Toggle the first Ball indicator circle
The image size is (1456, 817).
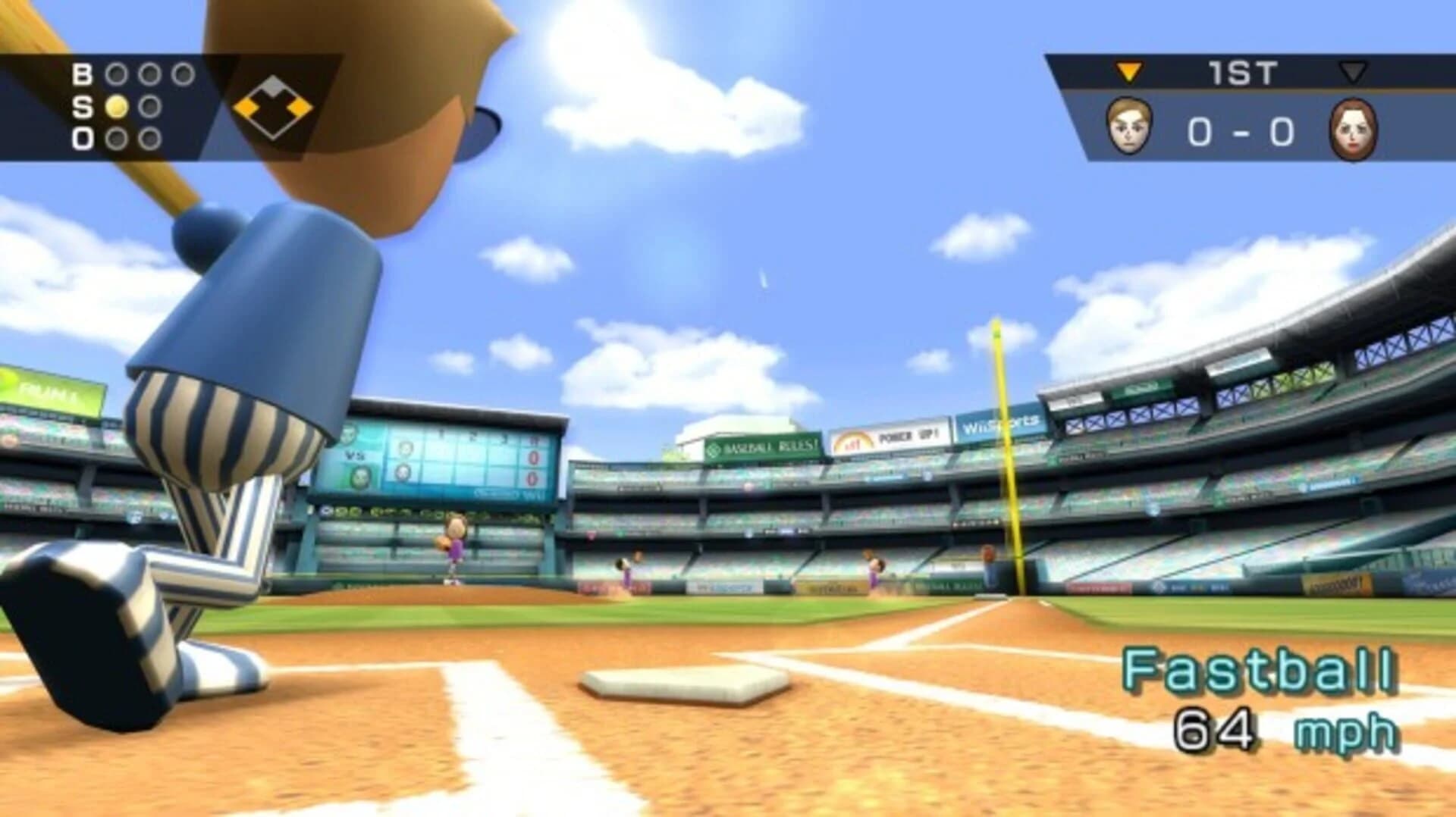[x=118, y=74]
